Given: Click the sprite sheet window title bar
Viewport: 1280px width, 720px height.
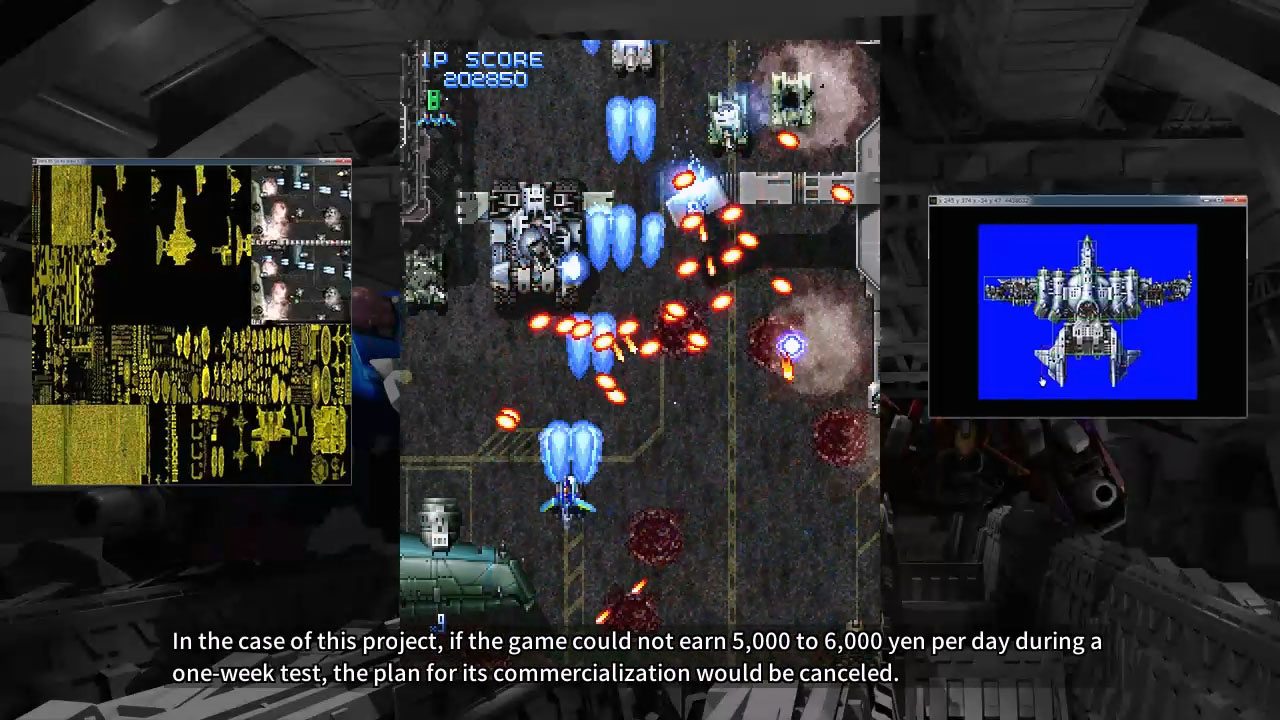Looking at the screenshot, I should pos(150,161).
